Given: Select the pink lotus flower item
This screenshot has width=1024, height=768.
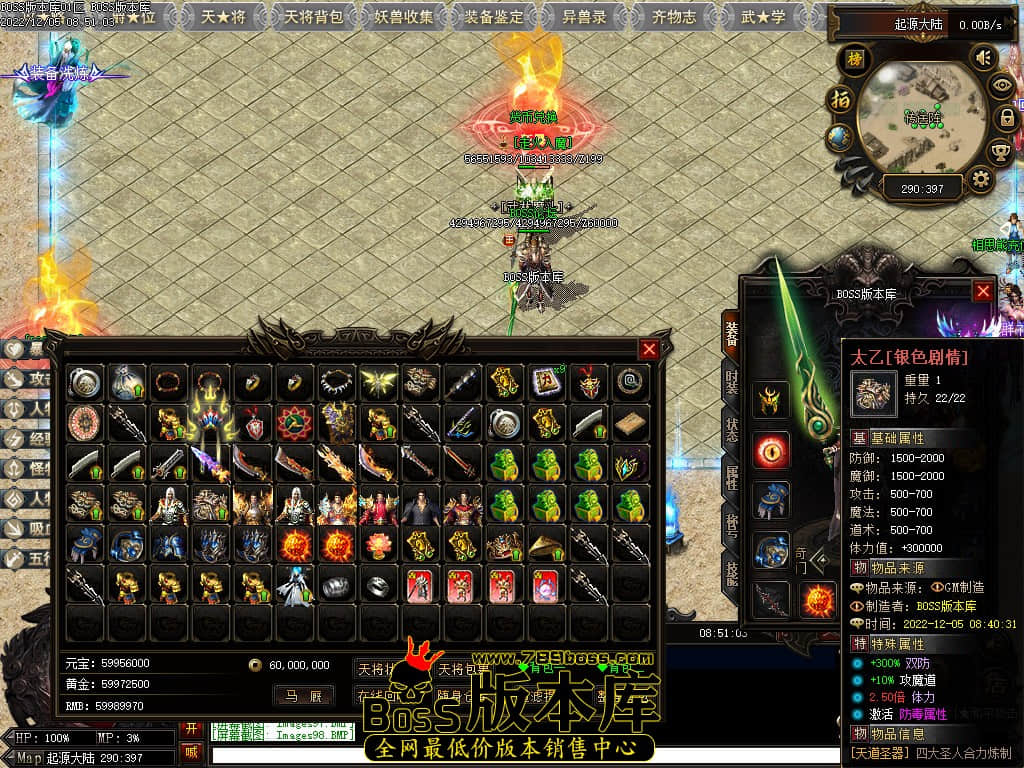Looking at the screenshot, I should pyautogui.click(x=378, y=545).
